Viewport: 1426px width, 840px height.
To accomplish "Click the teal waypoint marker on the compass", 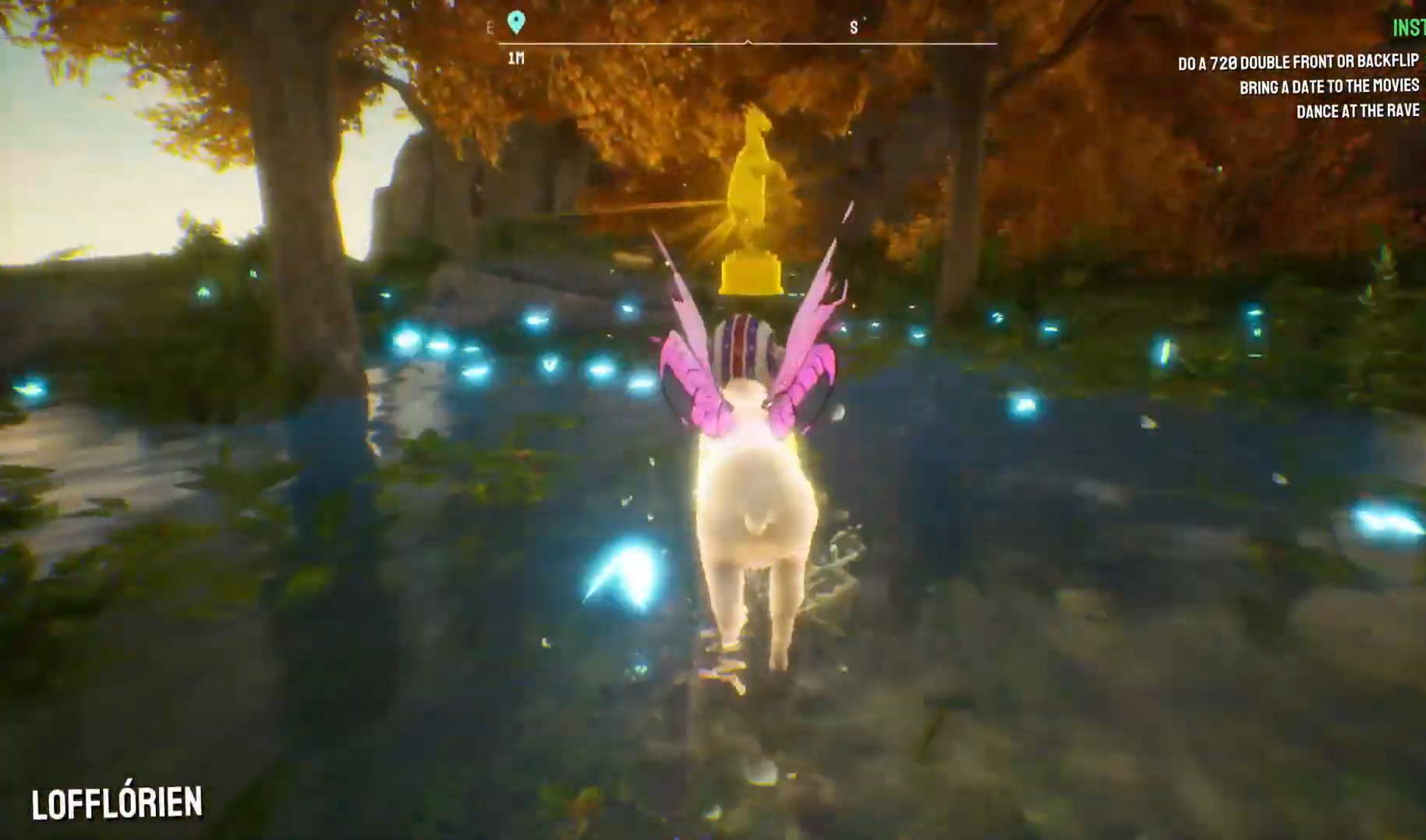I will pyautogui.click(x=515, y=23).
